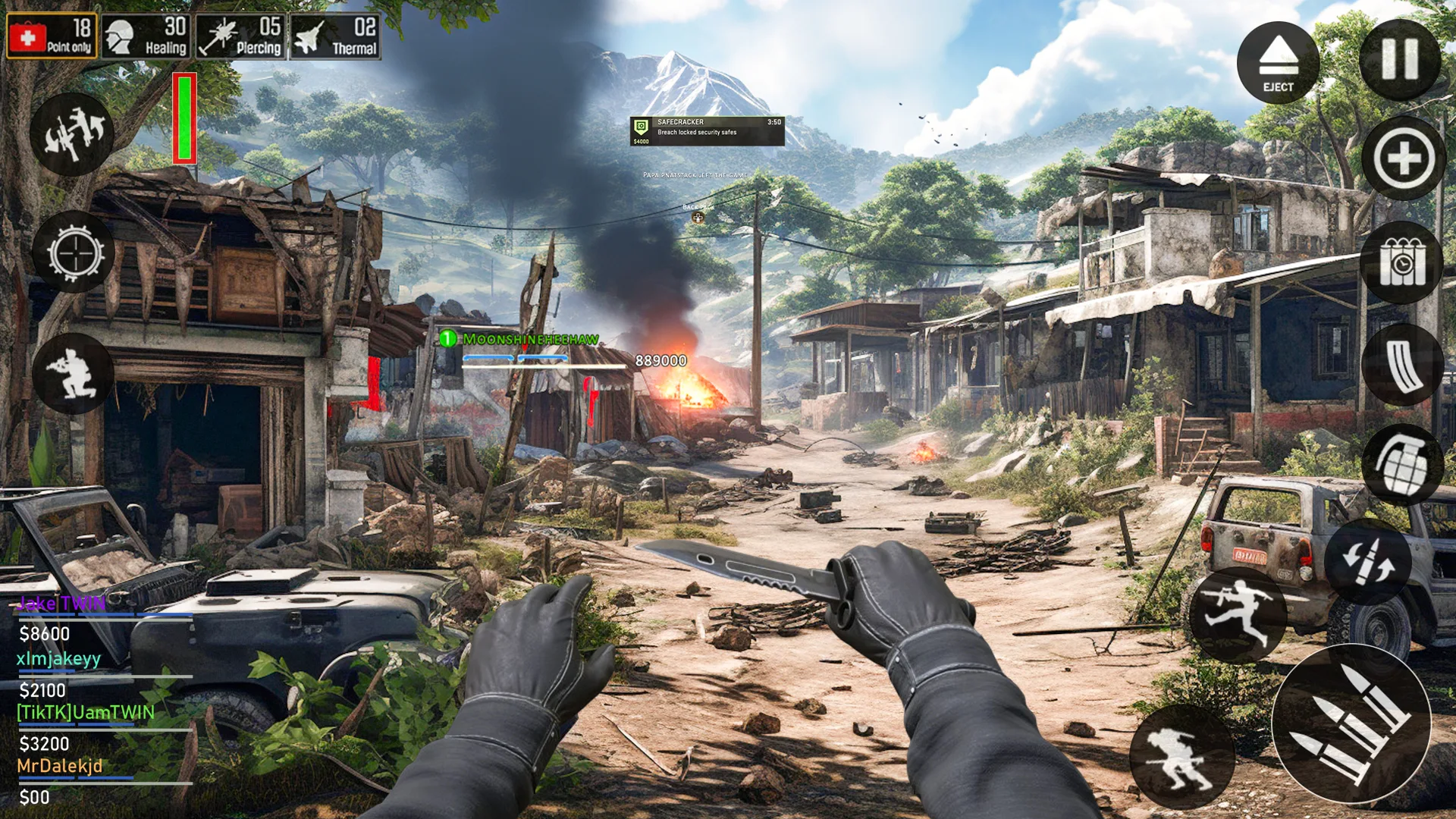Pause the game
1456x819 pixels.
click(1400, 59)
